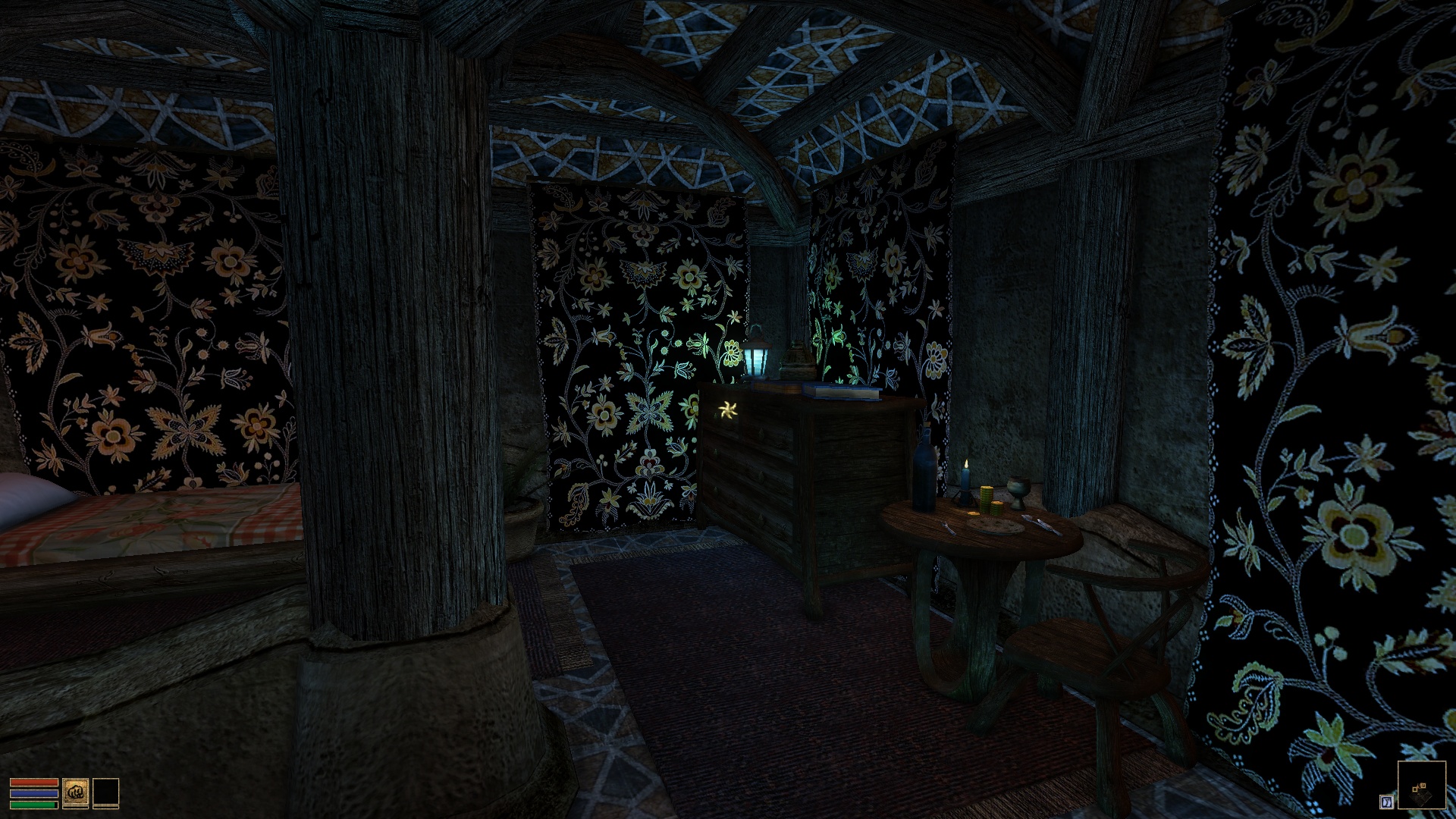Select the hand-to-hand fist weapon icon
1456x819 pixels.
pos(76,792)
